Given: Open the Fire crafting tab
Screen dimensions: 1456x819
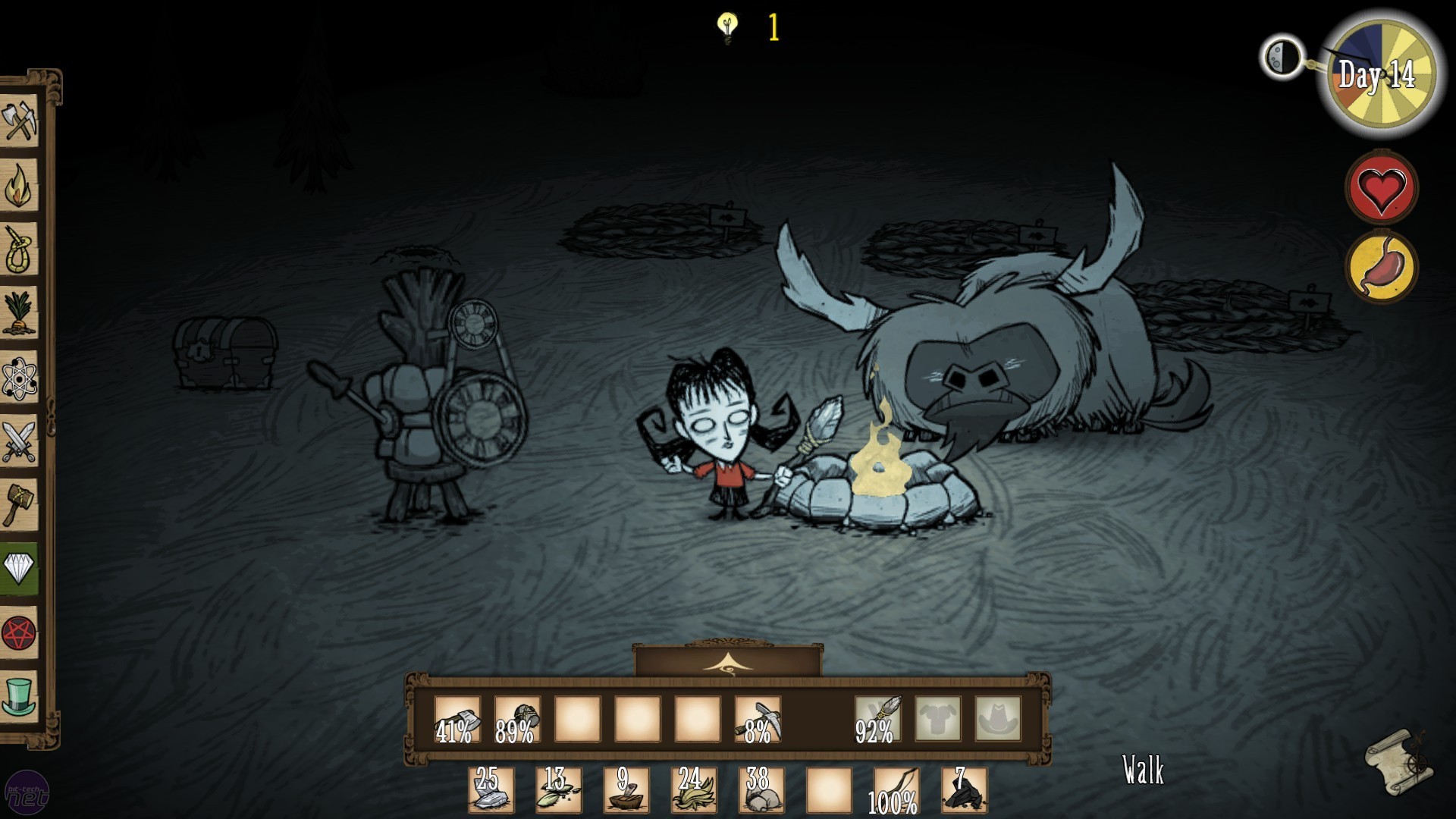Looking at the screenshot, I should tap(19, 186).
